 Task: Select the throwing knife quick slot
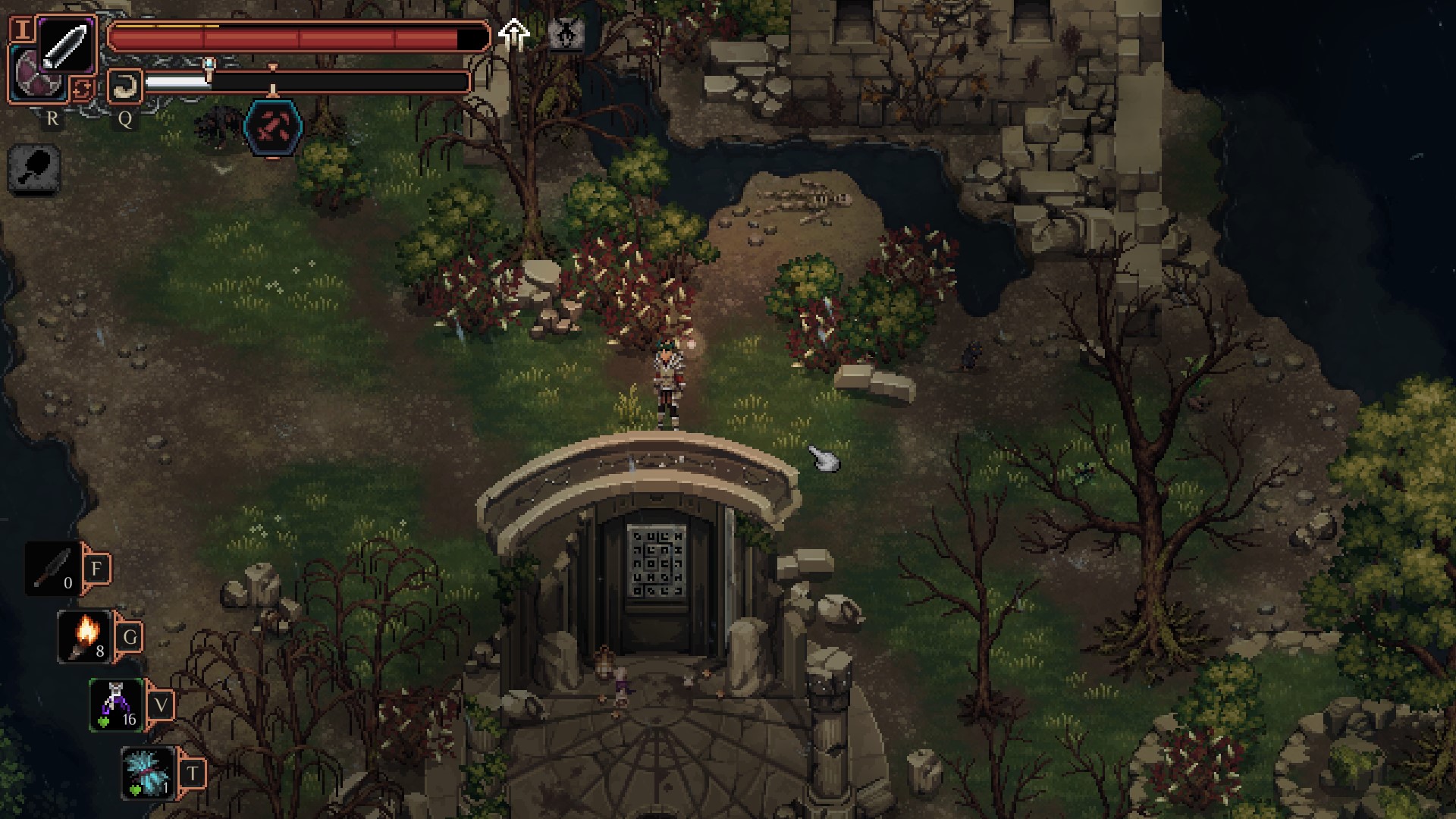53,569
